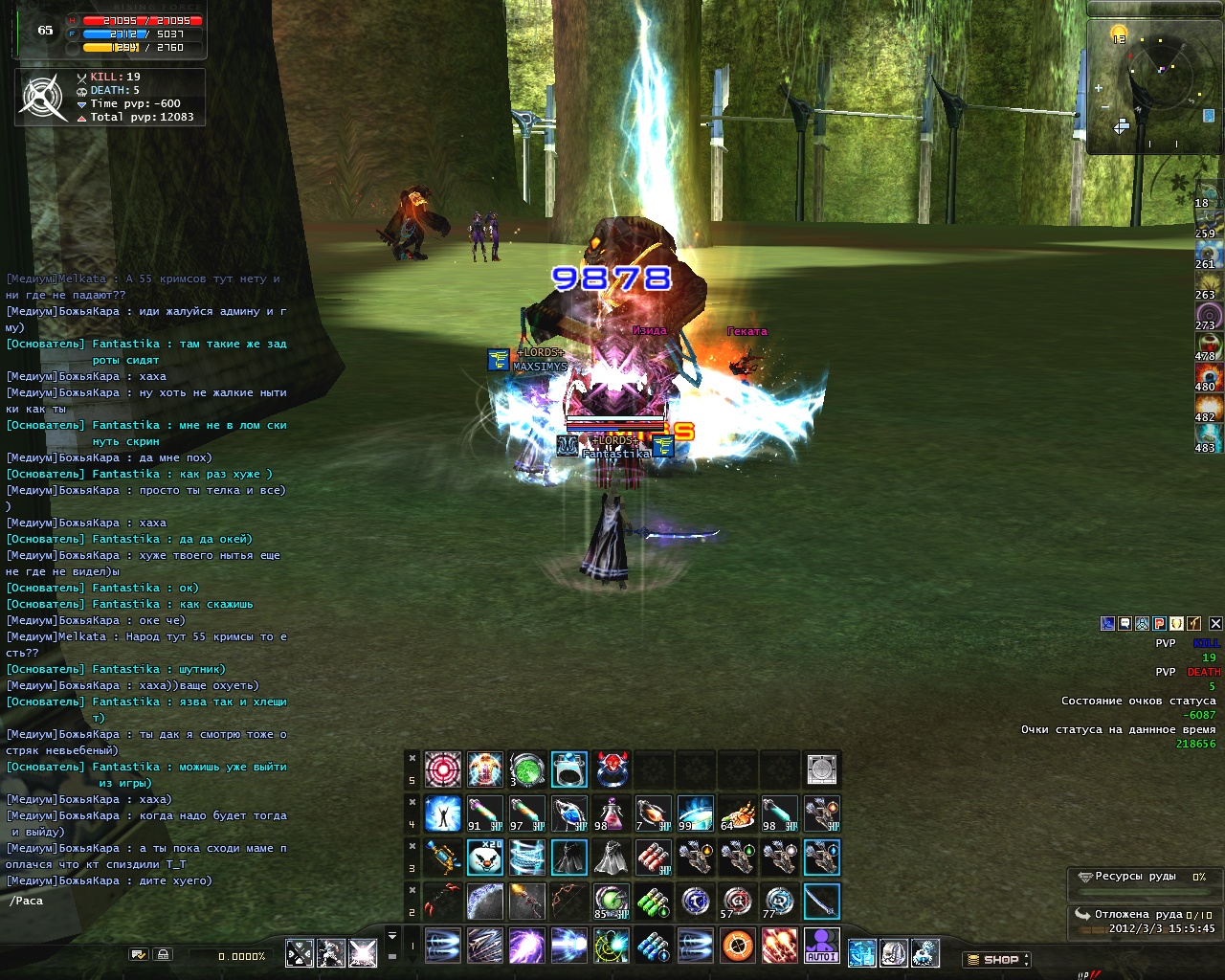This screenshot has height=980, width=1225.
Task: Activate the purple energy blast skill
Action: pyautogui.click(x=526, y=946)
